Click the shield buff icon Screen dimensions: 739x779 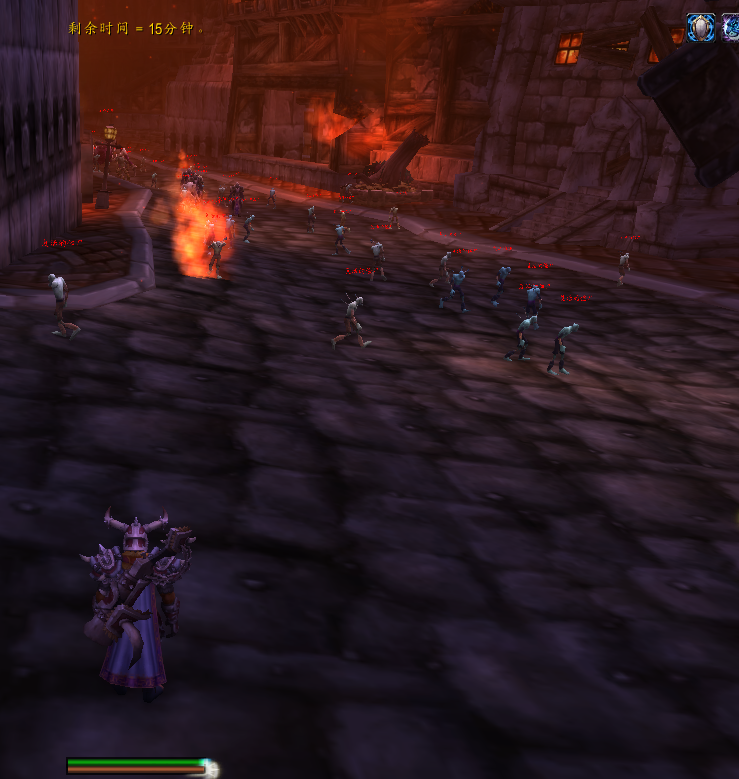click(x=701, y=27)
